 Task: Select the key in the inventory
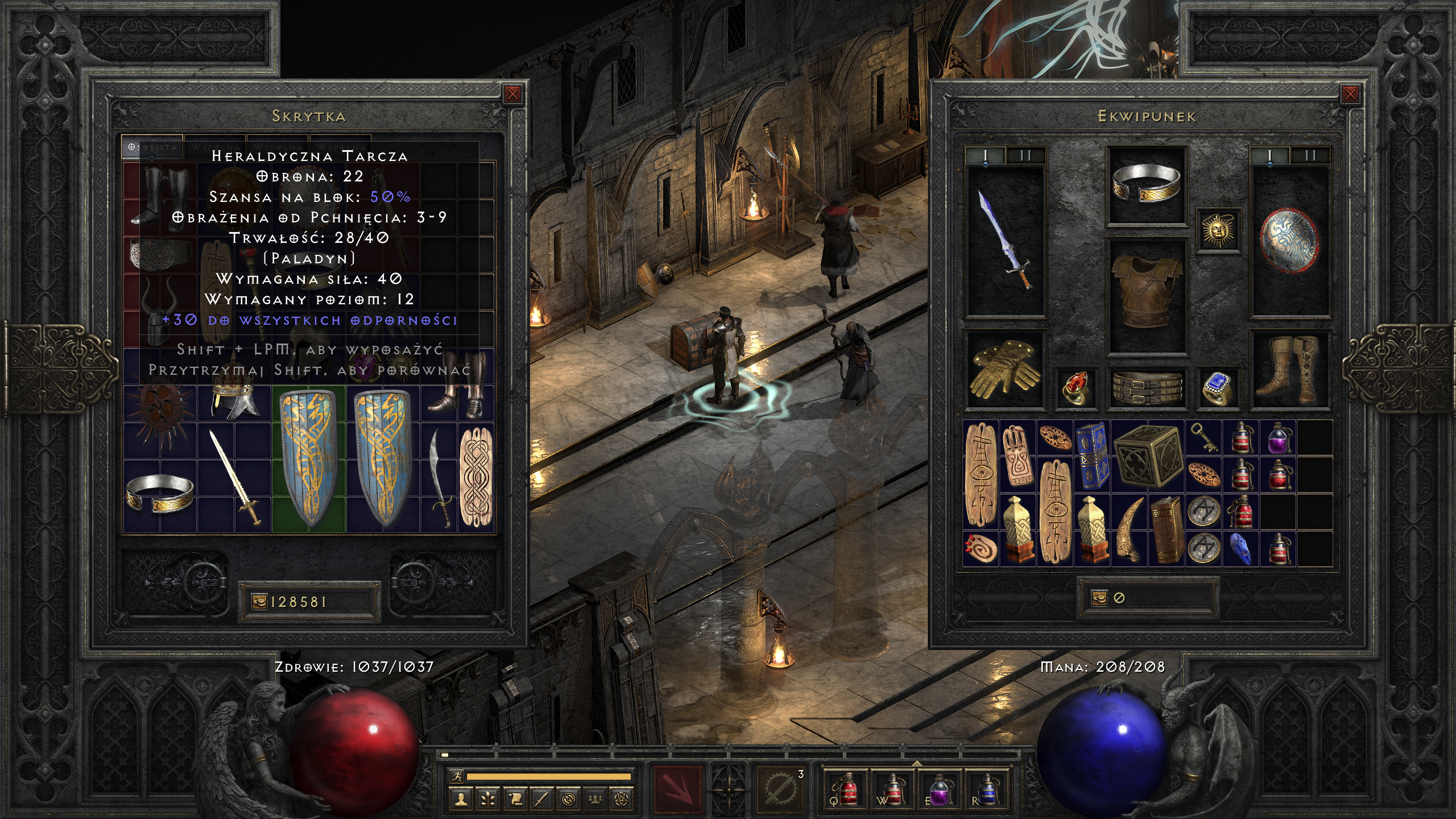1203,437
